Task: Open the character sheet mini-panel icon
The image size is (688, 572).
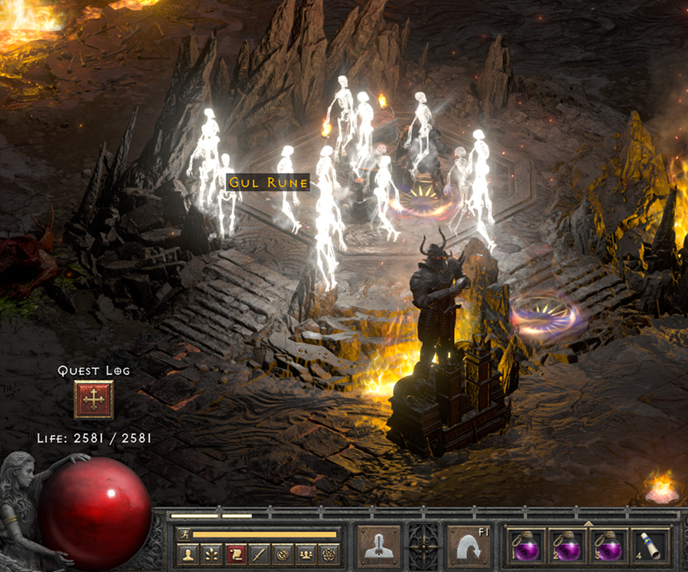Action: (x=187, y=554)
